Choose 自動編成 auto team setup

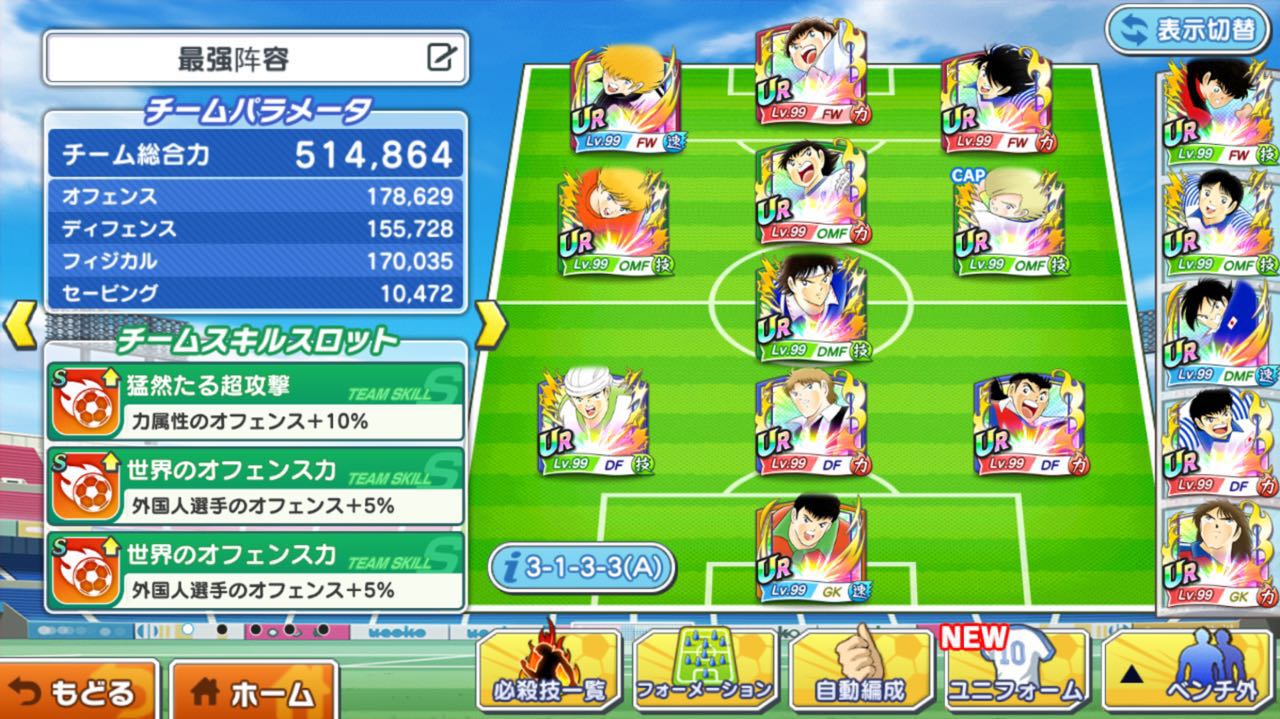861,672
